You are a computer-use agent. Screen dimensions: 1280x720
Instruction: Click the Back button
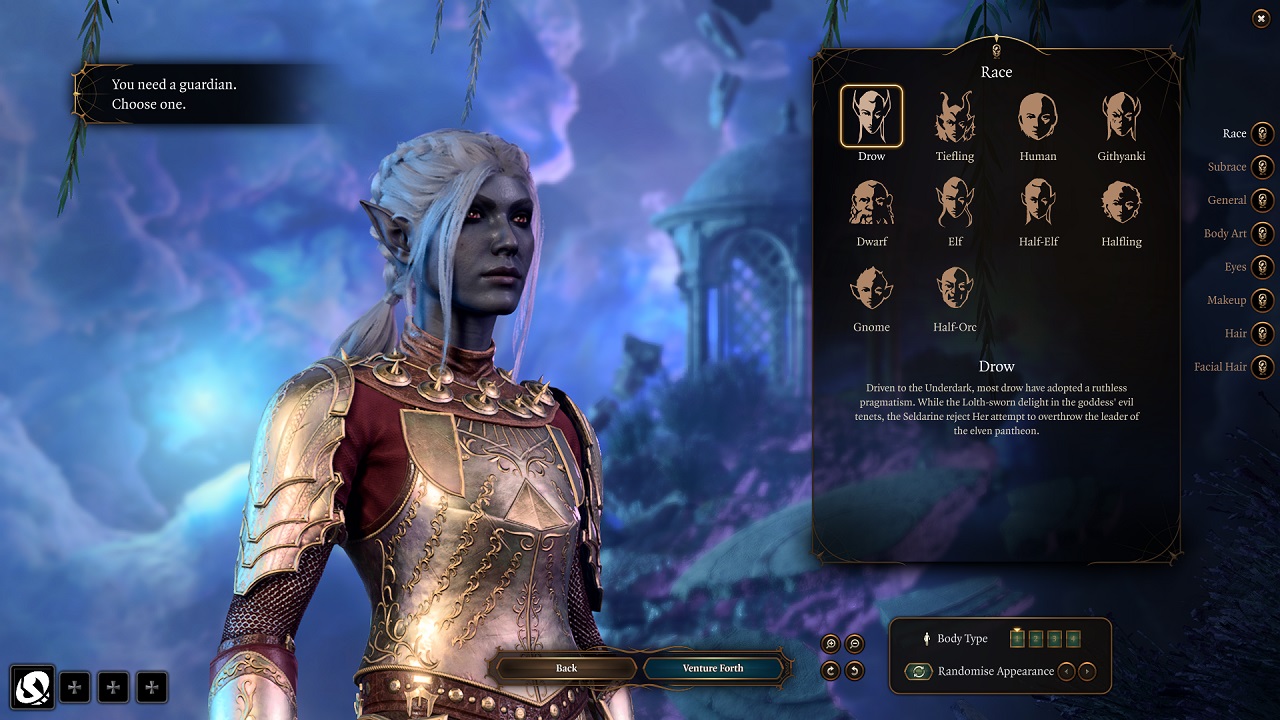click(567, 669)
